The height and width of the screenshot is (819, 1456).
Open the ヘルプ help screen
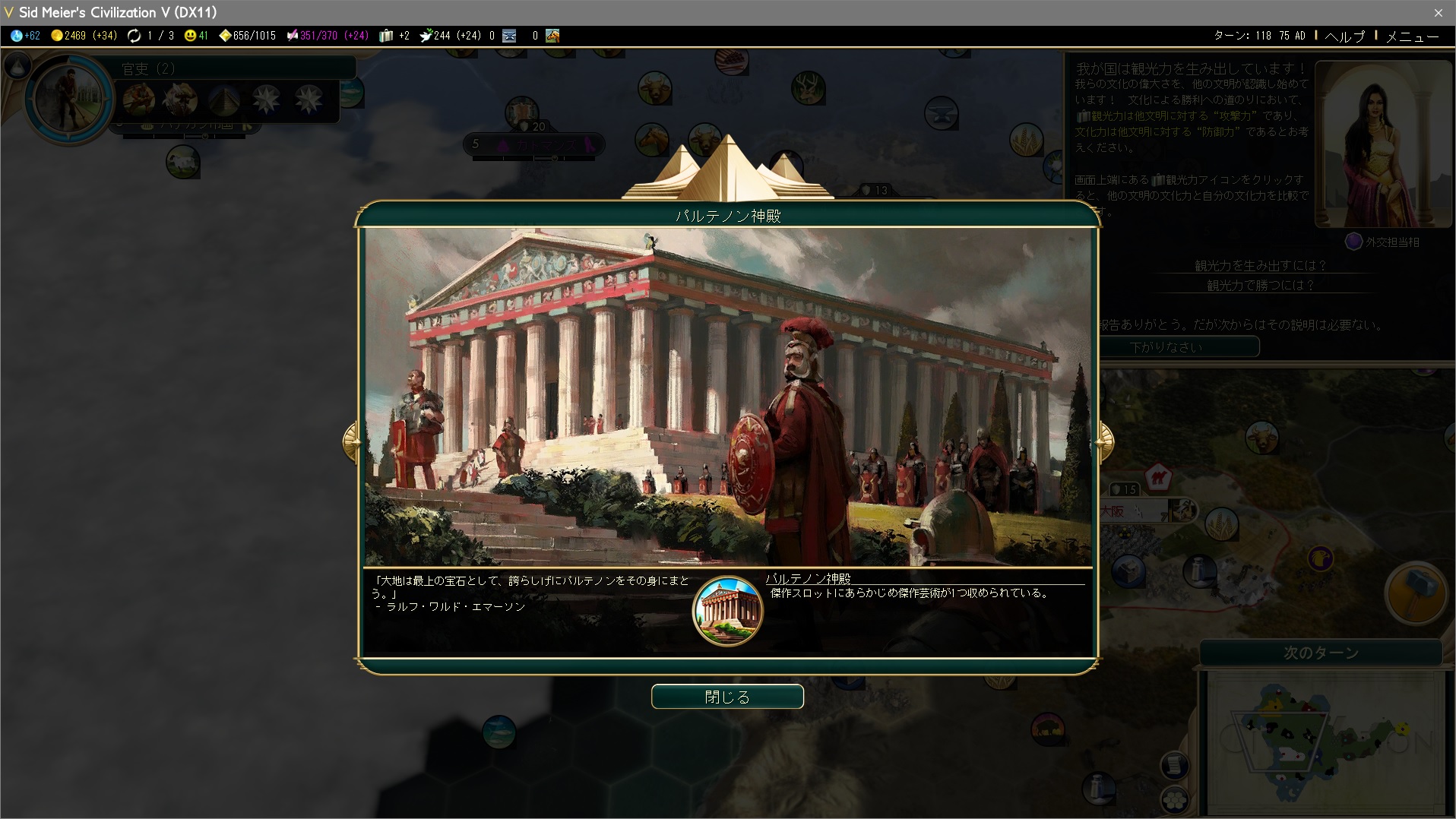[1344, 36]
